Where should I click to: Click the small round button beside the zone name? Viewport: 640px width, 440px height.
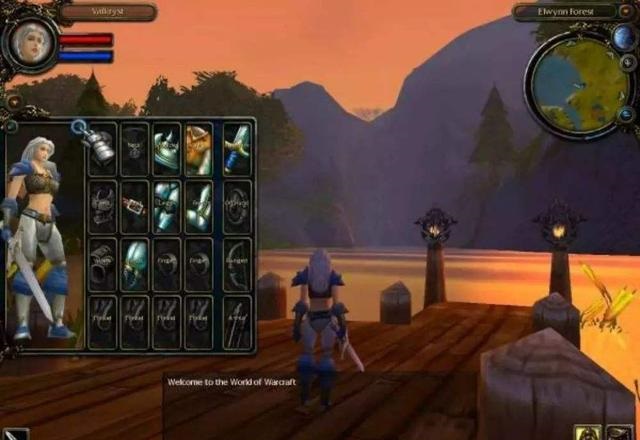click(627, 11)
